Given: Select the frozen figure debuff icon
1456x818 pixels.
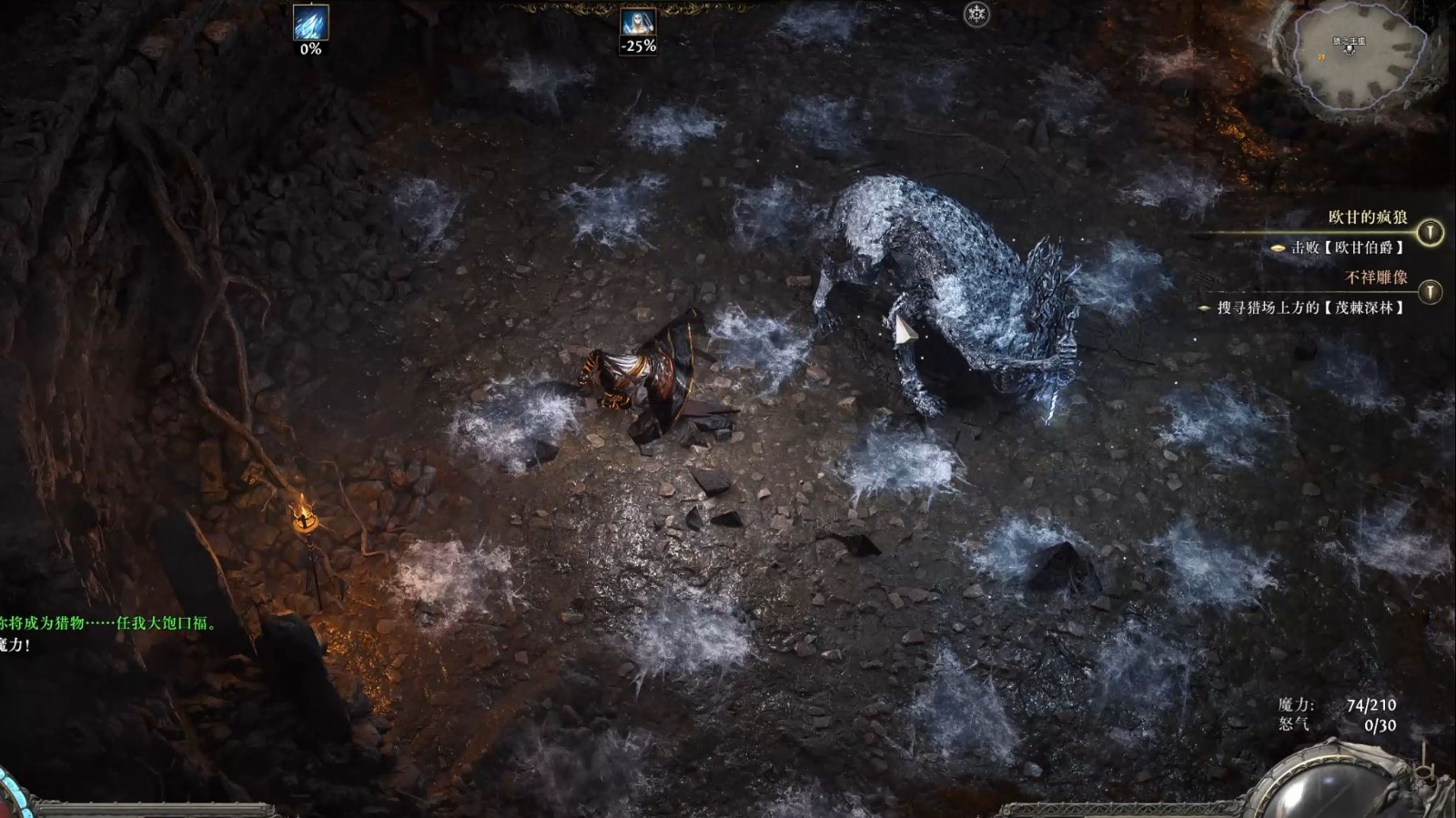Looking at the screenshot, I should [638, 23].
